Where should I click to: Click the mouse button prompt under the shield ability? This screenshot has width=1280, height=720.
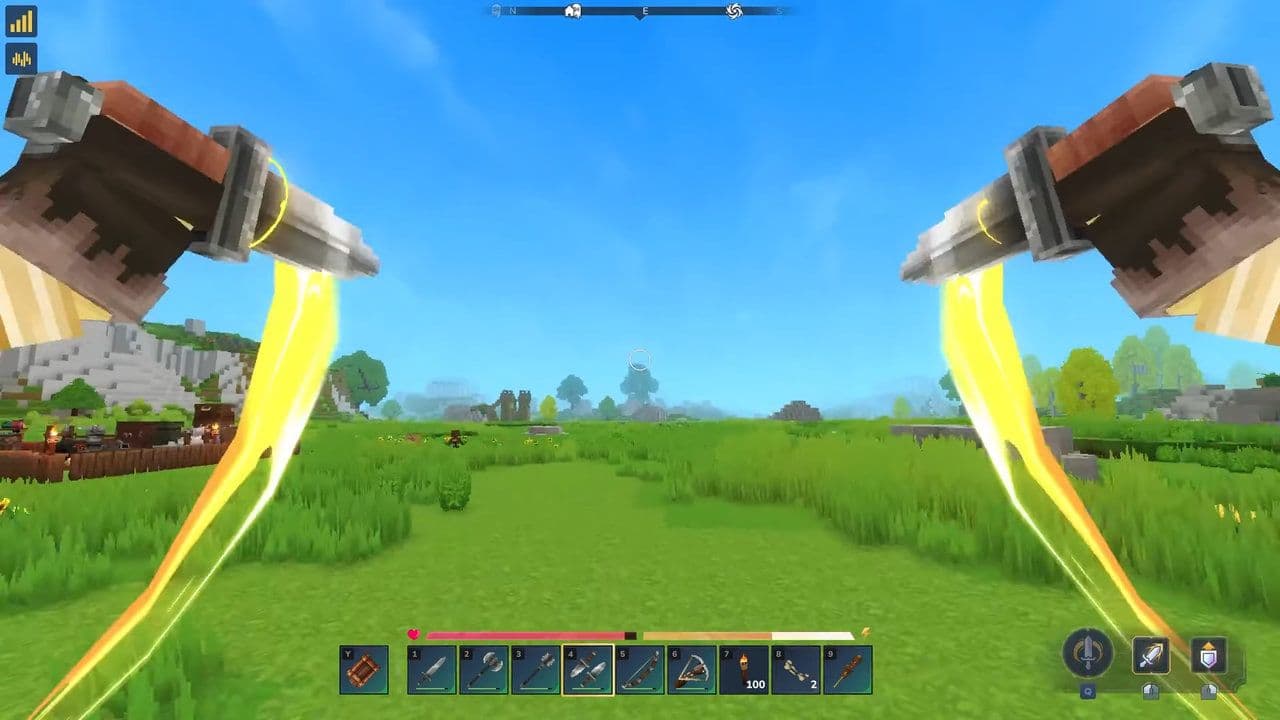1209,691
